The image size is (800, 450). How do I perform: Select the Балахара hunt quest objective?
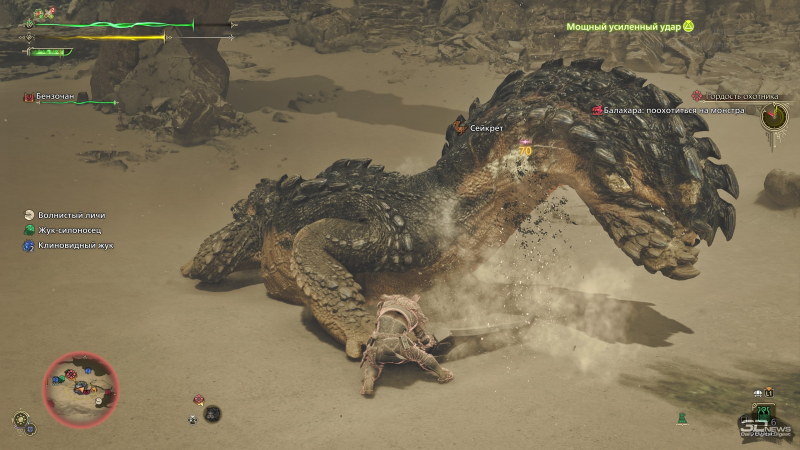click(x=672, y=110)
